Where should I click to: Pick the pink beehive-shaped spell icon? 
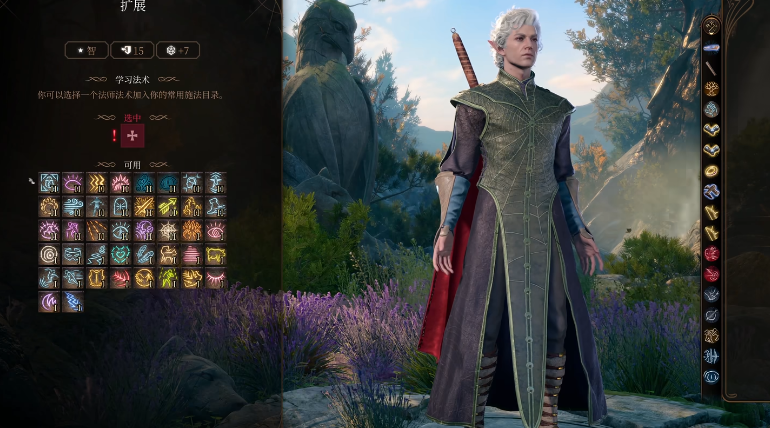point(192,255)
